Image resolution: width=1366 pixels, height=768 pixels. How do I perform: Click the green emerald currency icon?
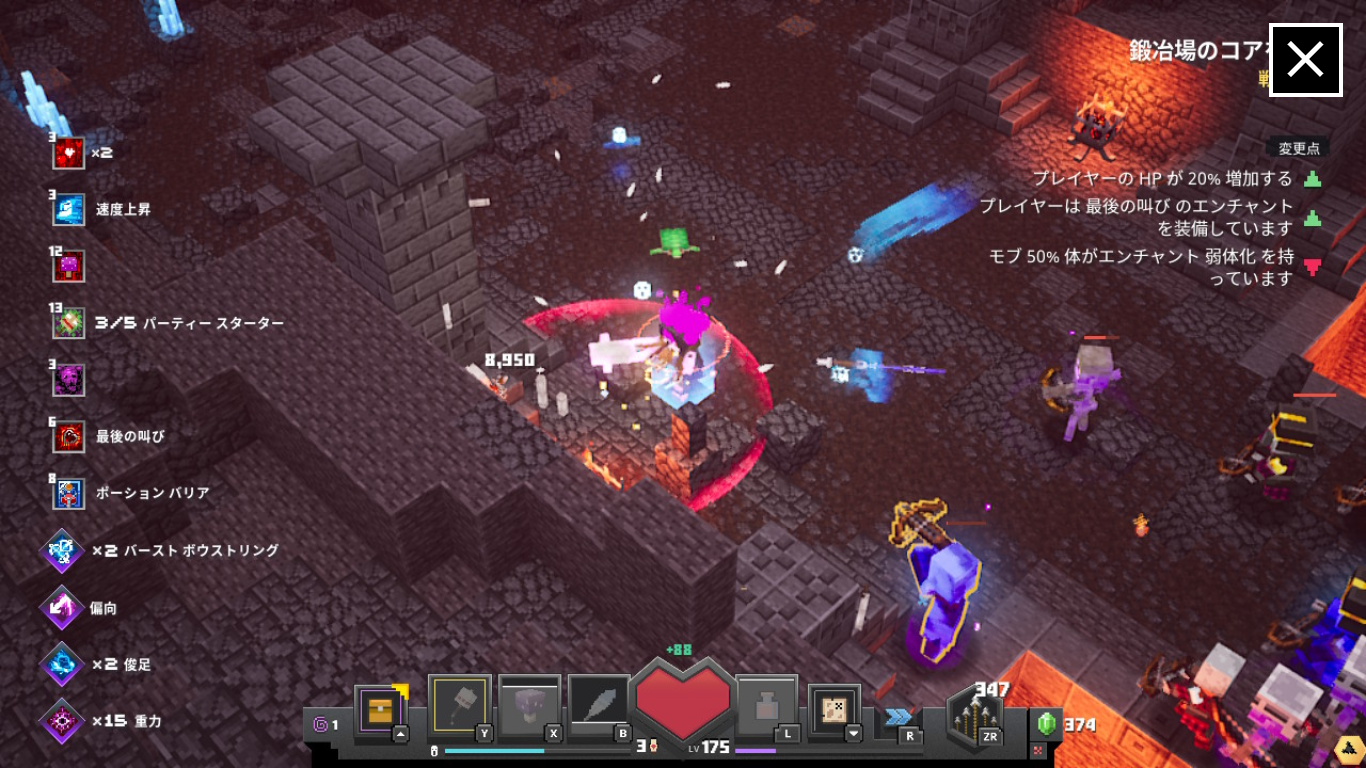[x=1047, y=724]
